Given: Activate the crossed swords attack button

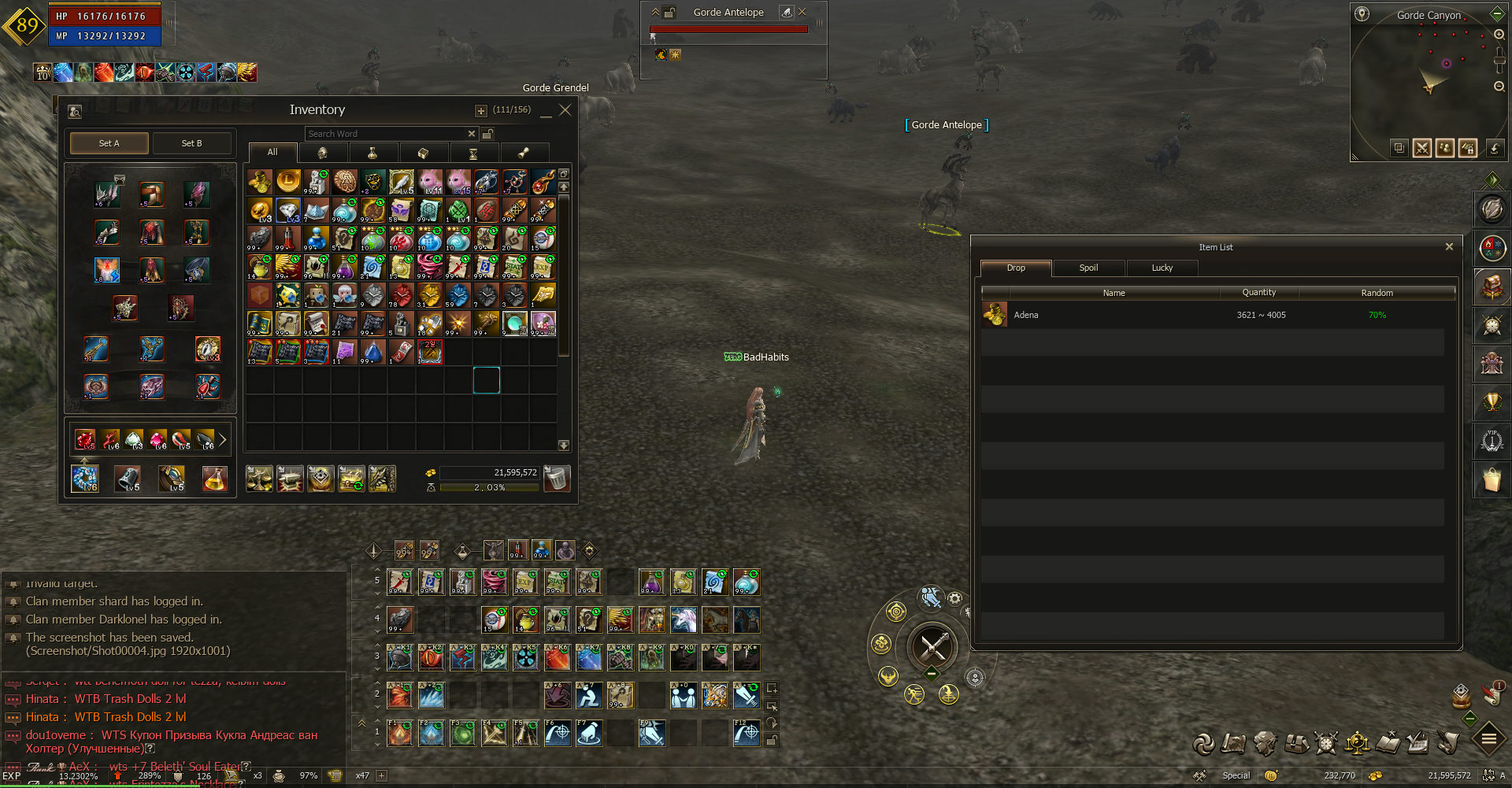Looking at the screenshot, I should 933,647.
